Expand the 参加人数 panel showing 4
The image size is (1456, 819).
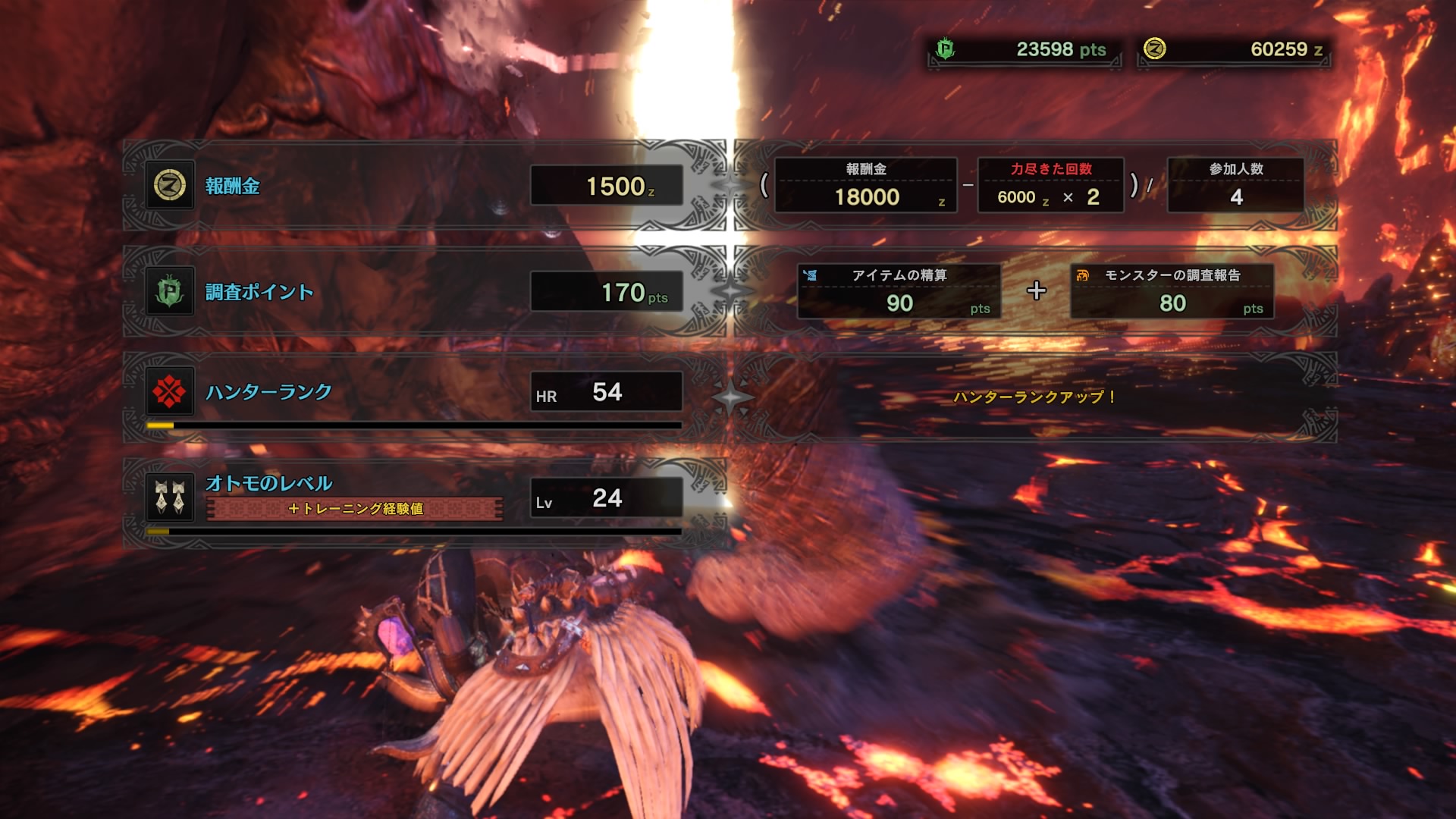(1235, 184)
